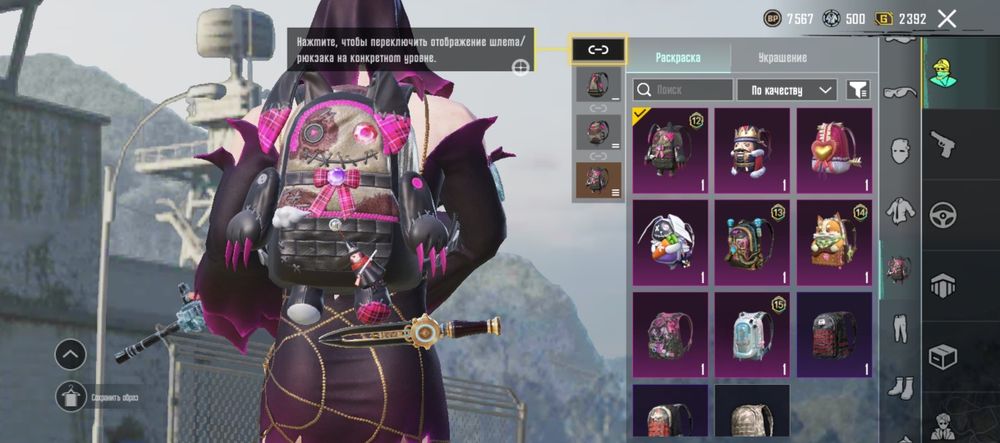This screenshot has width=1000, height=443.
Task: Open the По качеству sort dropdown
Action: point(787,90)
